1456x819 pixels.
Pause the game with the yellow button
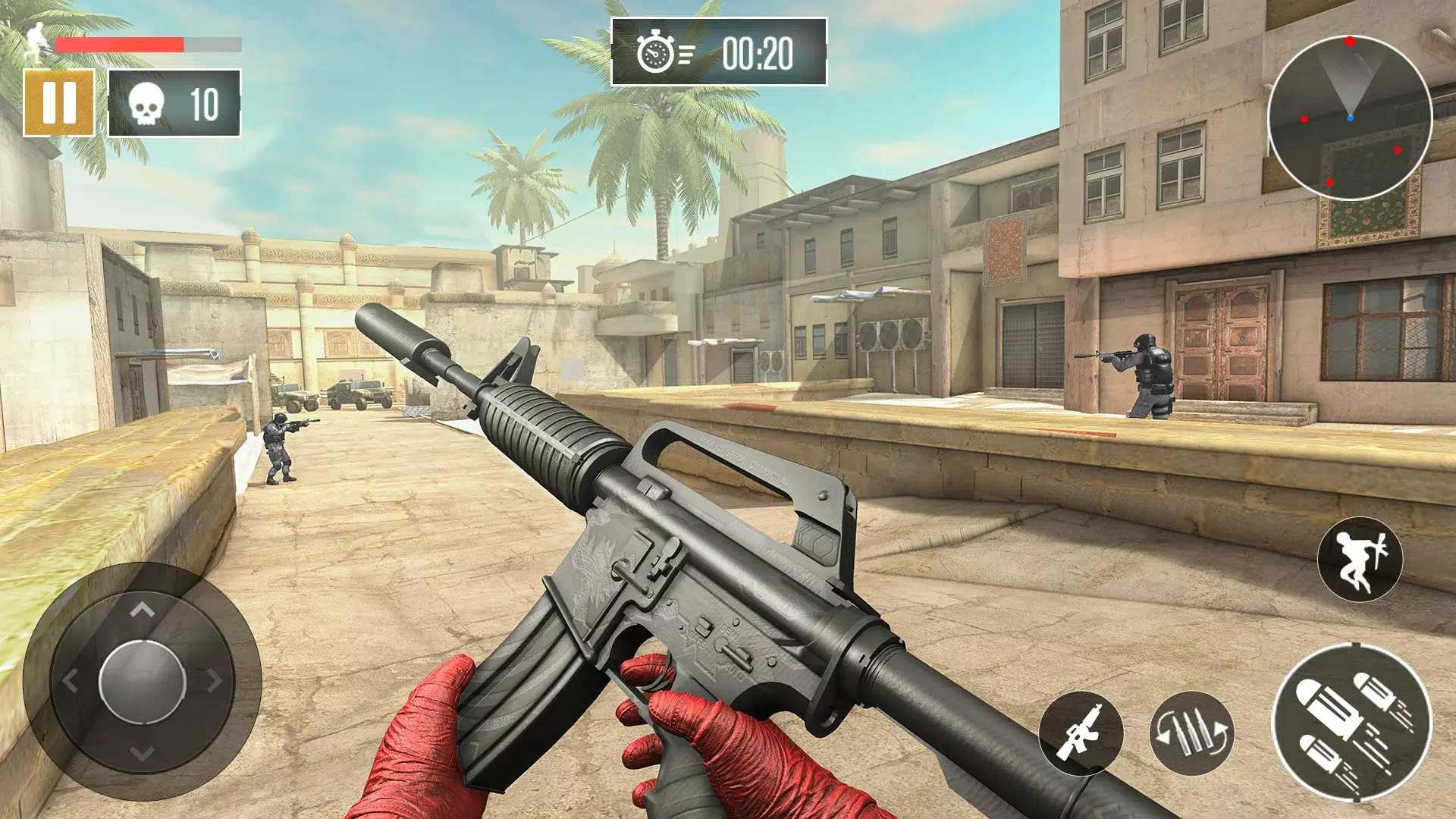click(x=59, y=102)
